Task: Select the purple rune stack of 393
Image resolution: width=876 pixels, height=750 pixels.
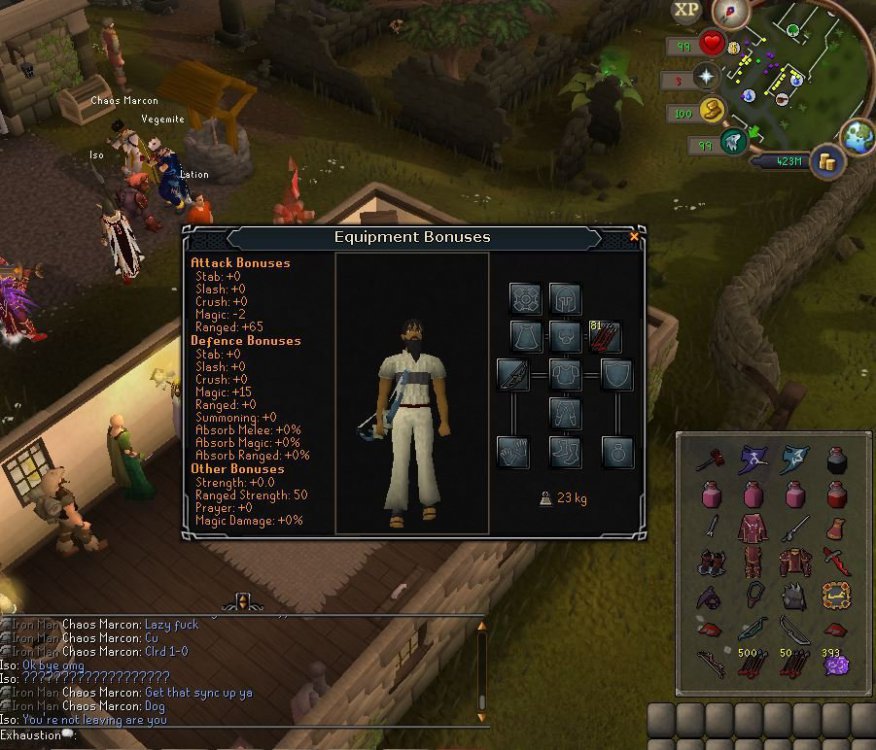Action: [835, 665]
